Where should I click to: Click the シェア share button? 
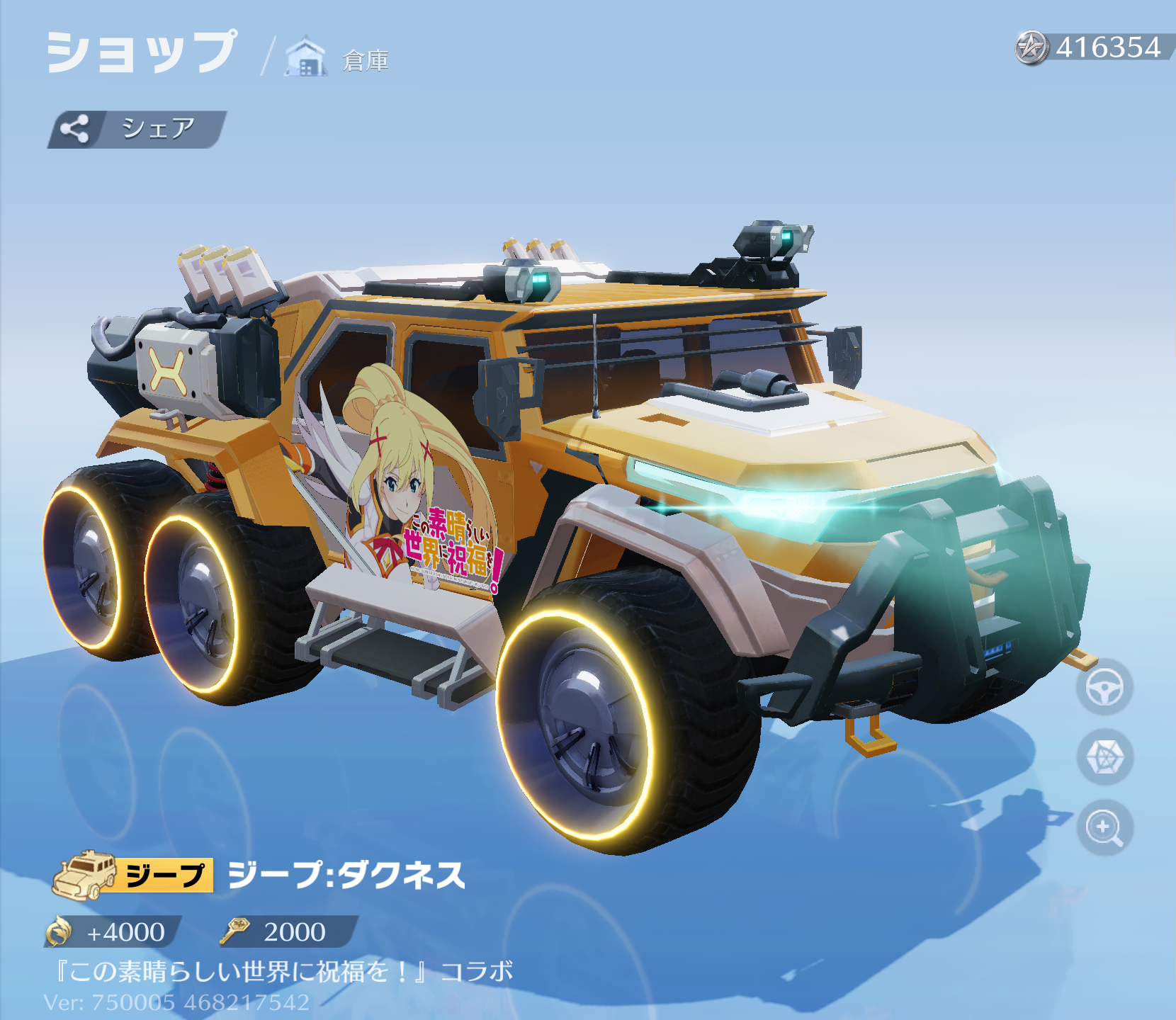click(x=137, y=129)
